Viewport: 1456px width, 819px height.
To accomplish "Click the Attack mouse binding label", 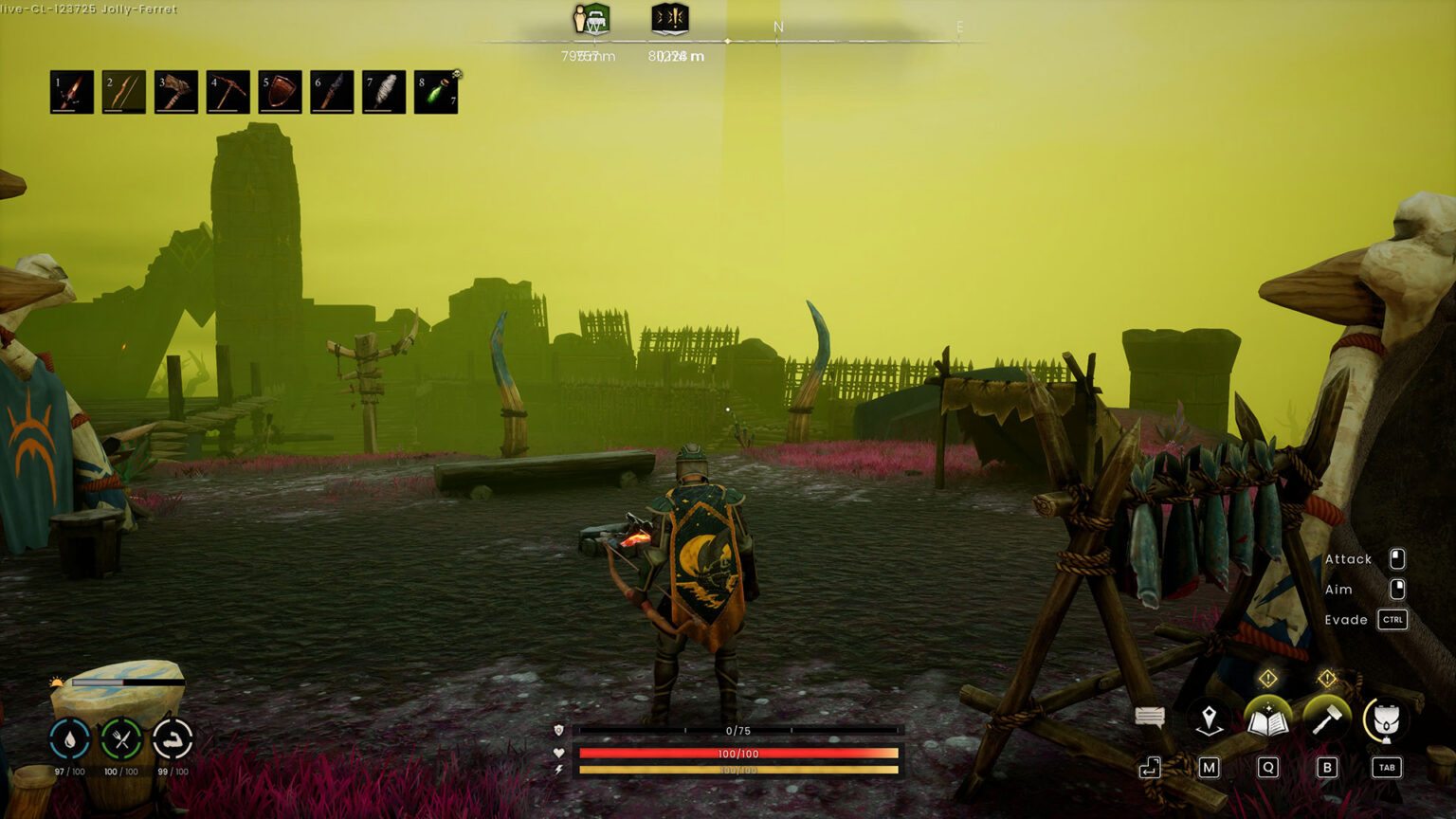I will (1349, 559).
